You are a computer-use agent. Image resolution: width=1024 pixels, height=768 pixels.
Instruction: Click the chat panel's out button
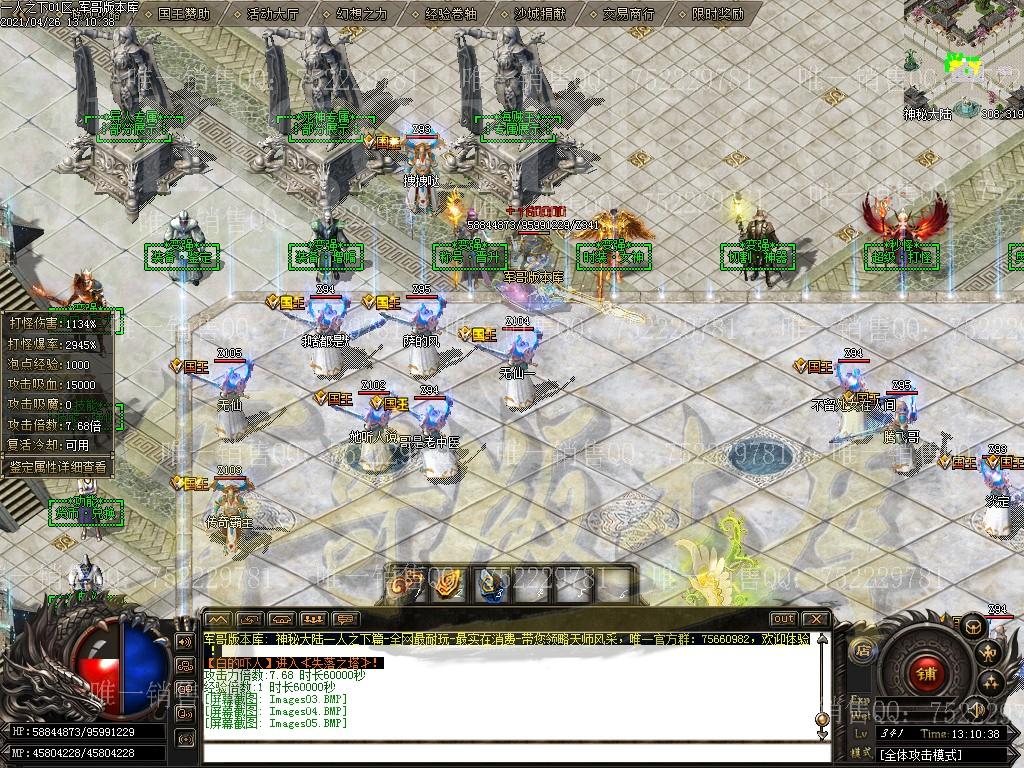click(784, 619)
